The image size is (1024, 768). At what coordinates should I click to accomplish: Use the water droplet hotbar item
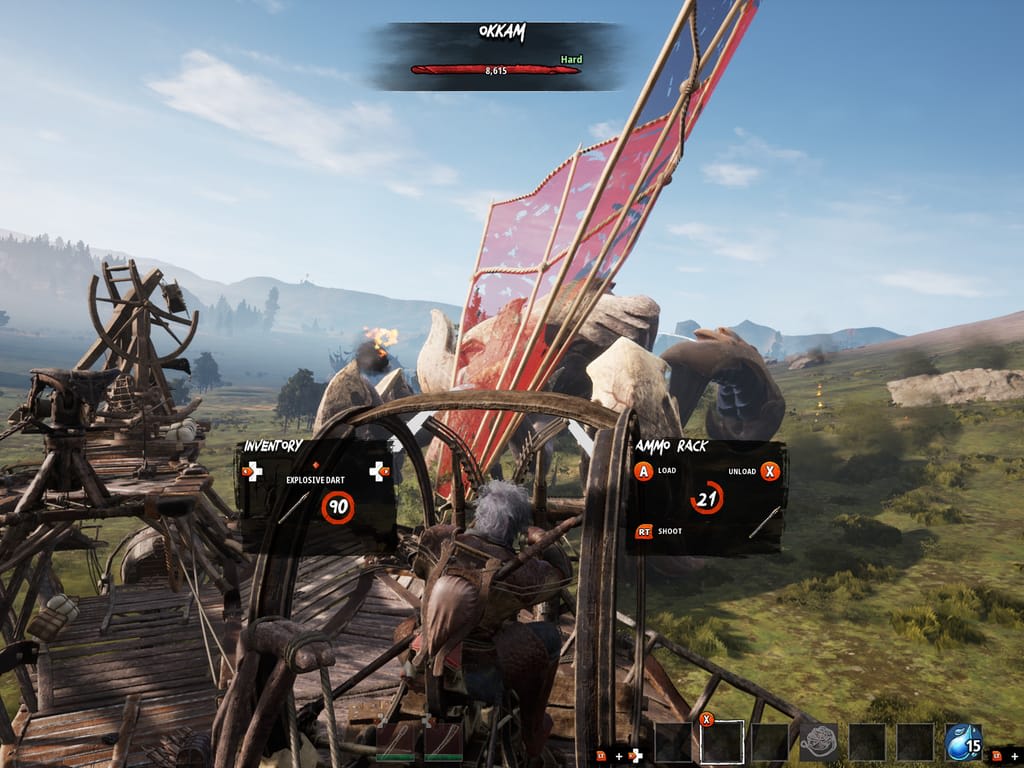click(x=964, y=742)
